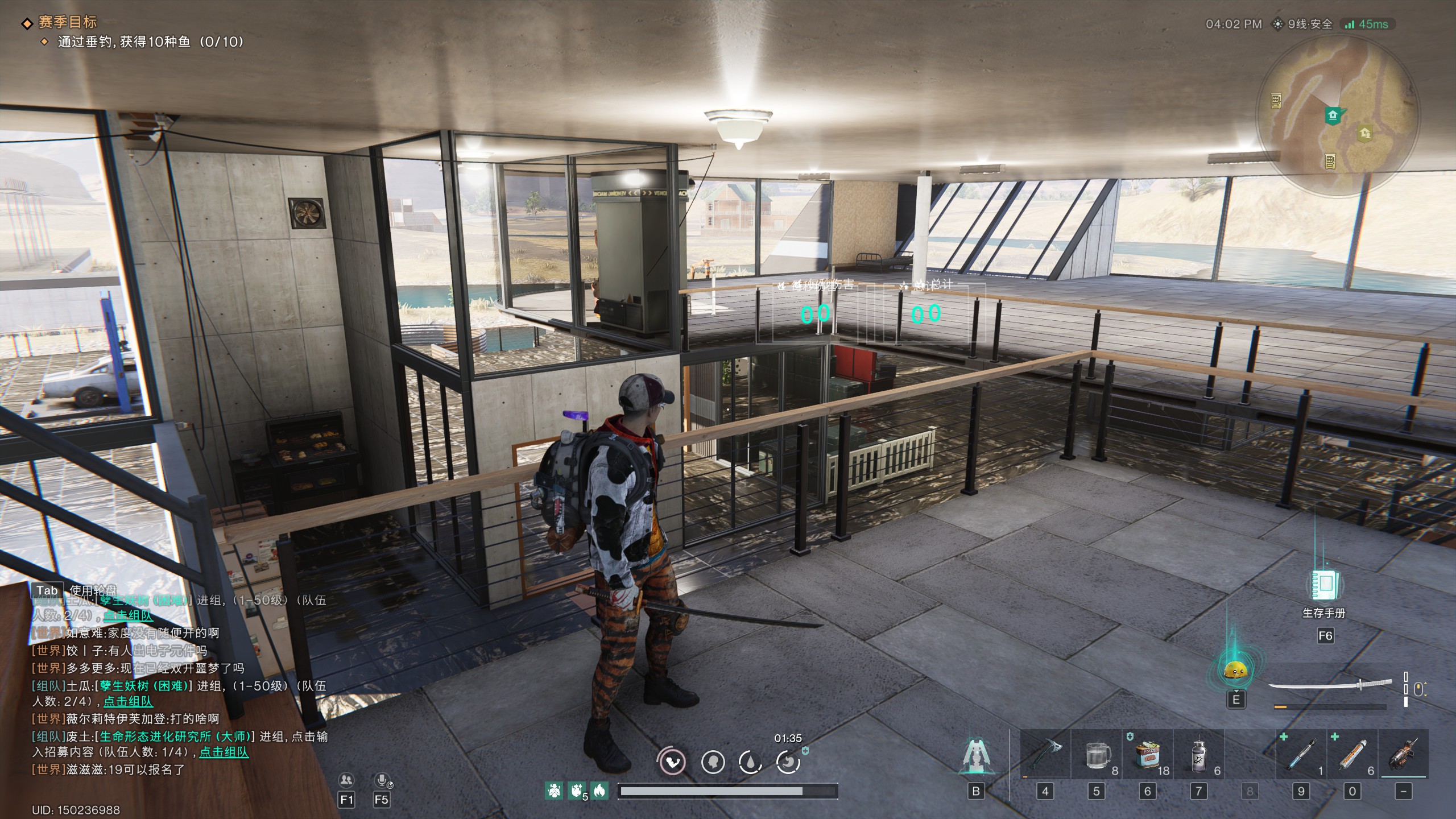The height and width of the screenshot is (819, 1456).
Task: Open the building mode robot icon
Action: tap(976, 757)
